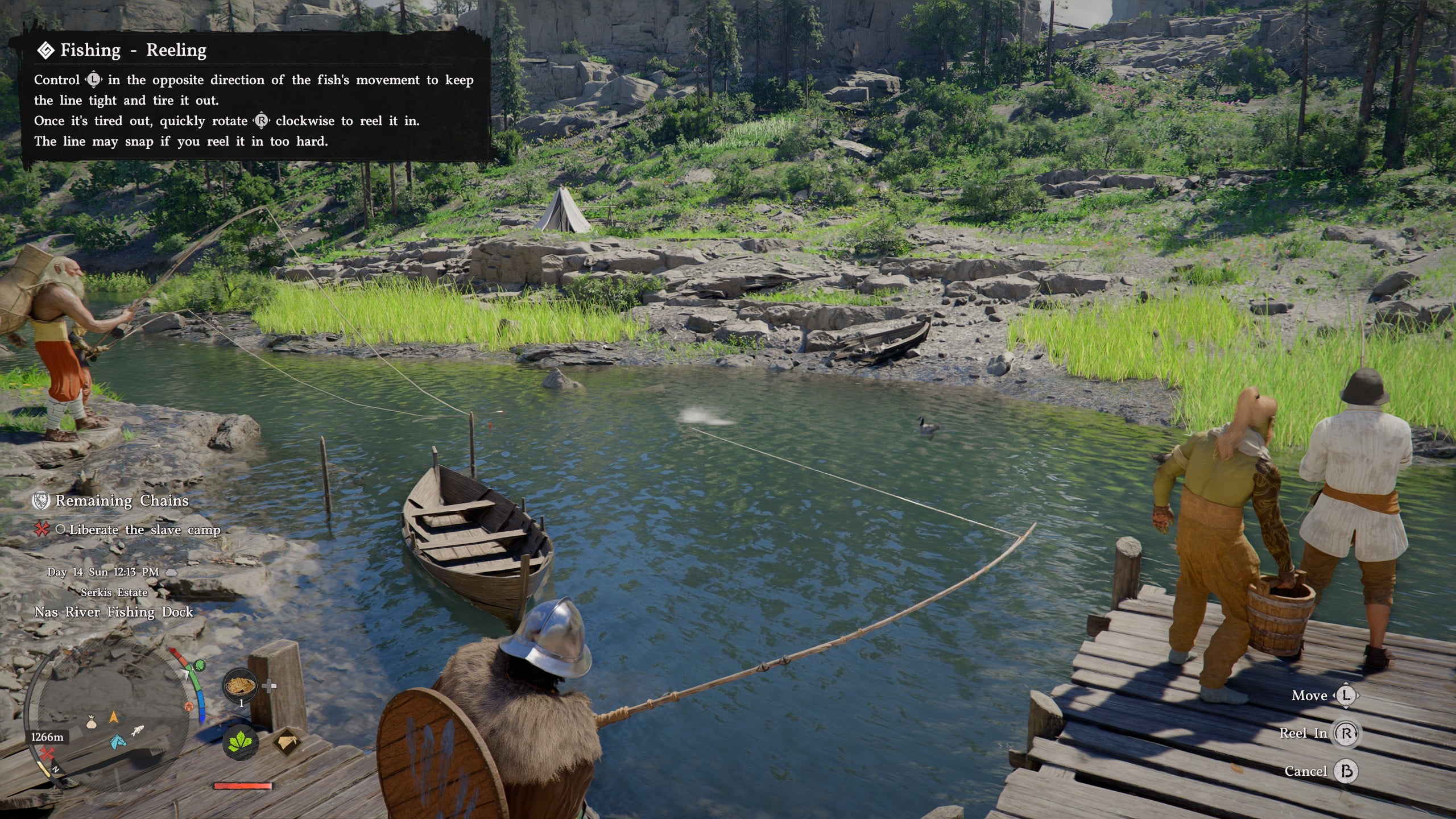Screen dimensions: 1456x819
Task: Select the pointing hand diamond icon
Action: 288,742
